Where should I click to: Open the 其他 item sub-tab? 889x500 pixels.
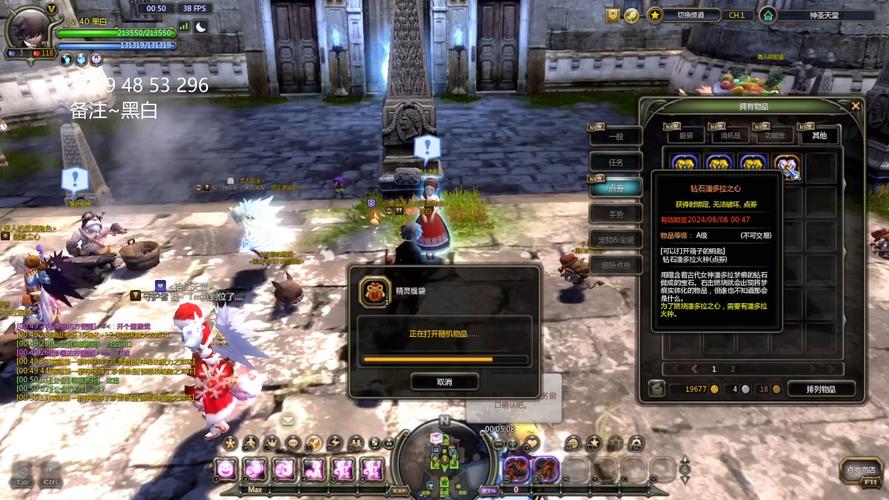tap(819, 135)
